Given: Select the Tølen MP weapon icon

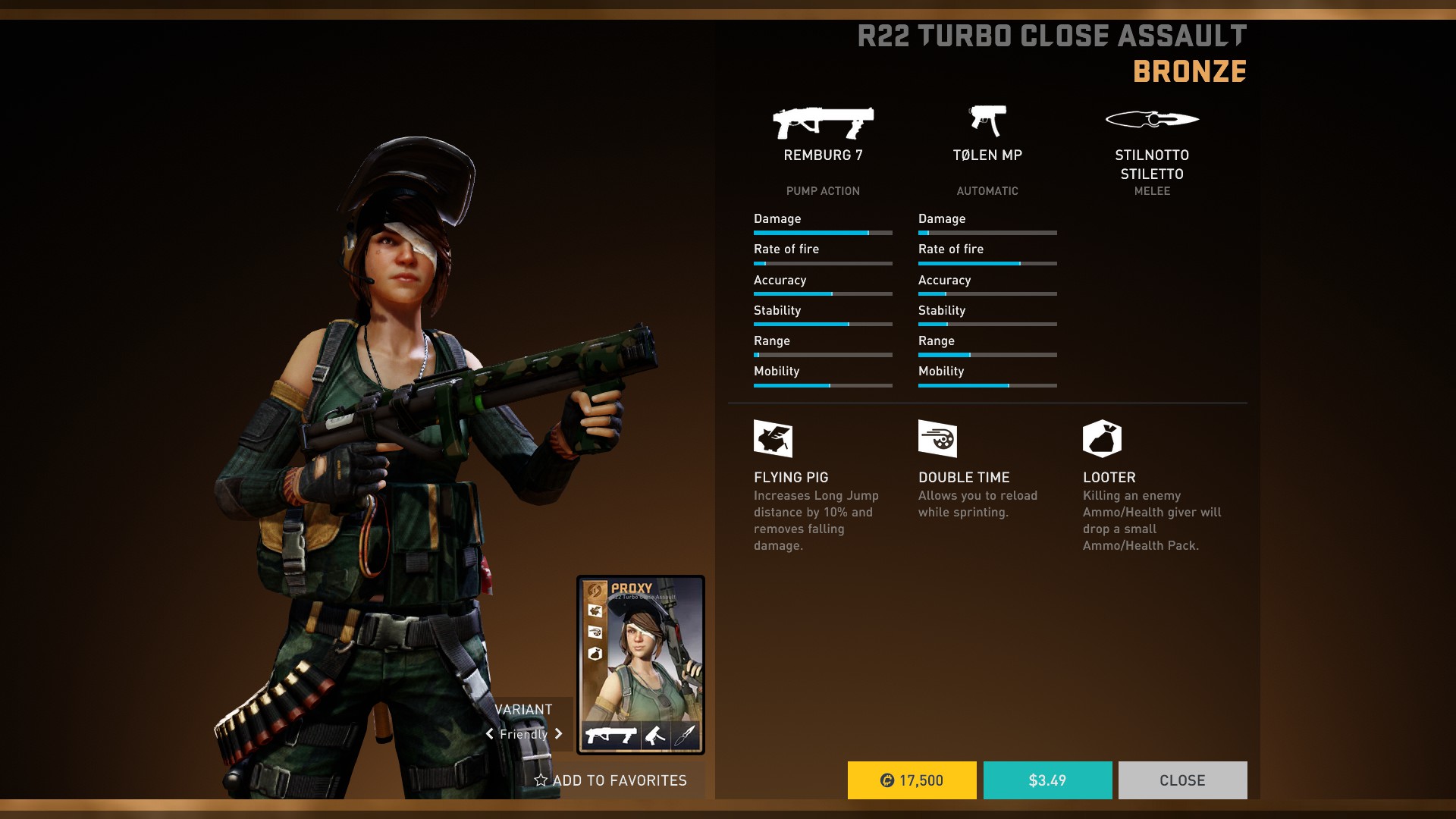Looking at the screenshot, I should (987, 121).
